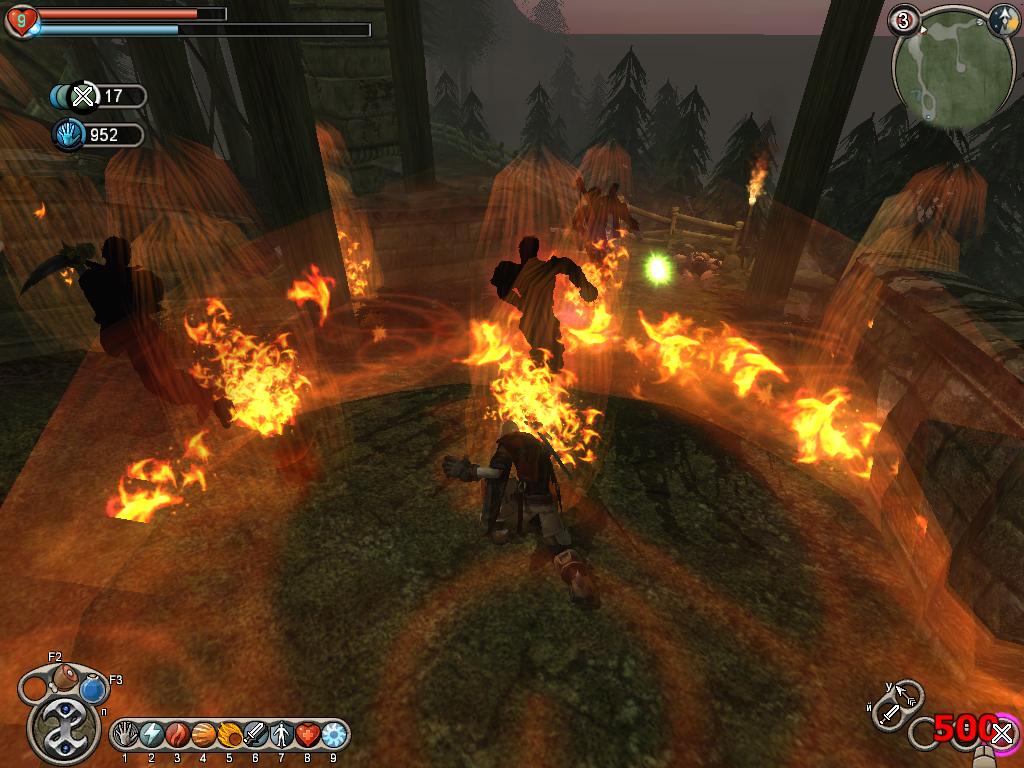Viewport: 1024px width, 768px height.
Task: Activate the red flame spell in slot 3
Action: click(x=177, y=735)
